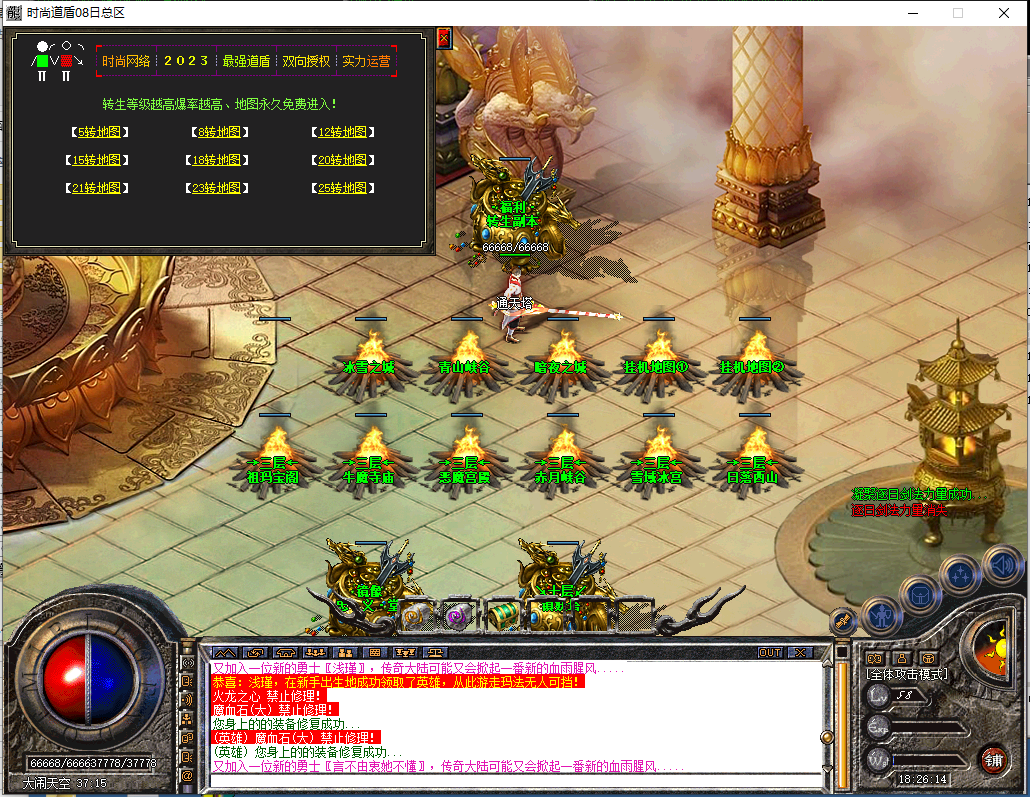Click the round speaker sound button
This screenshot has height=797, width=1030.
click(1001, 564)
